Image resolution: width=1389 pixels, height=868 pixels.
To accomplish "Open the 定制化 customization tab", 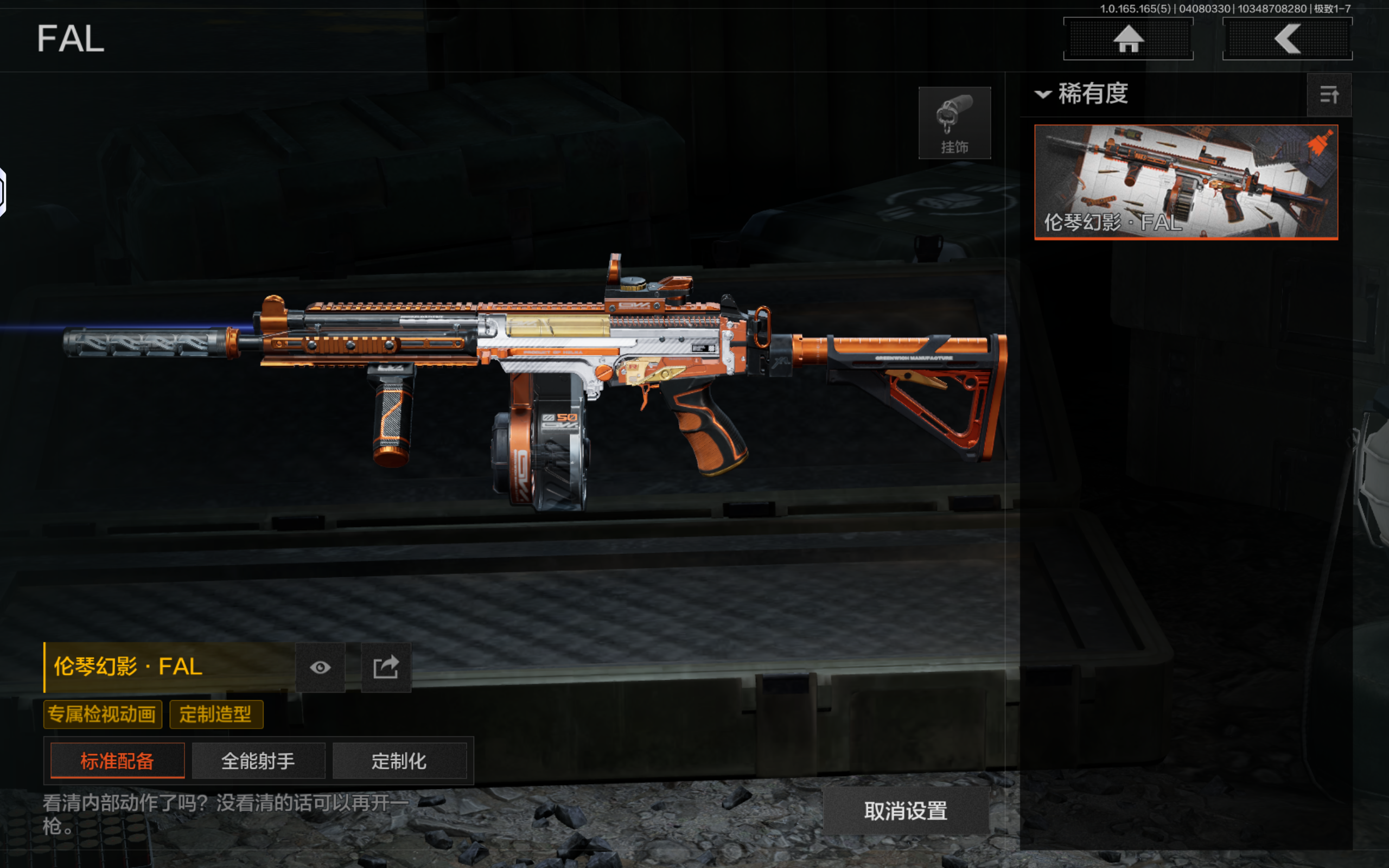I will point(399,761).
